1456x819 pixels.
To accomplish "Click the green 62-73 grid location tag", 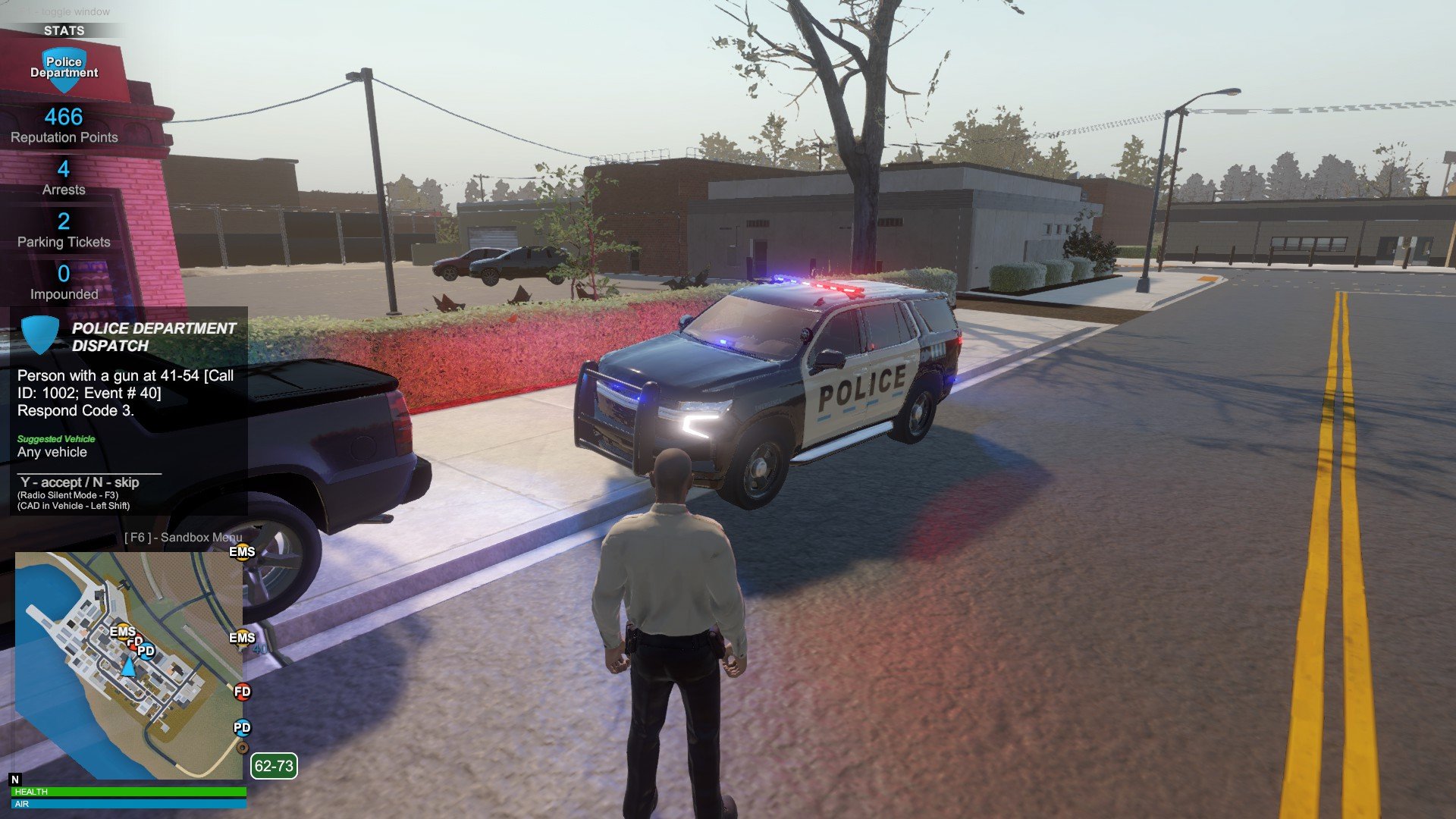I will click(x=274, y=766).
